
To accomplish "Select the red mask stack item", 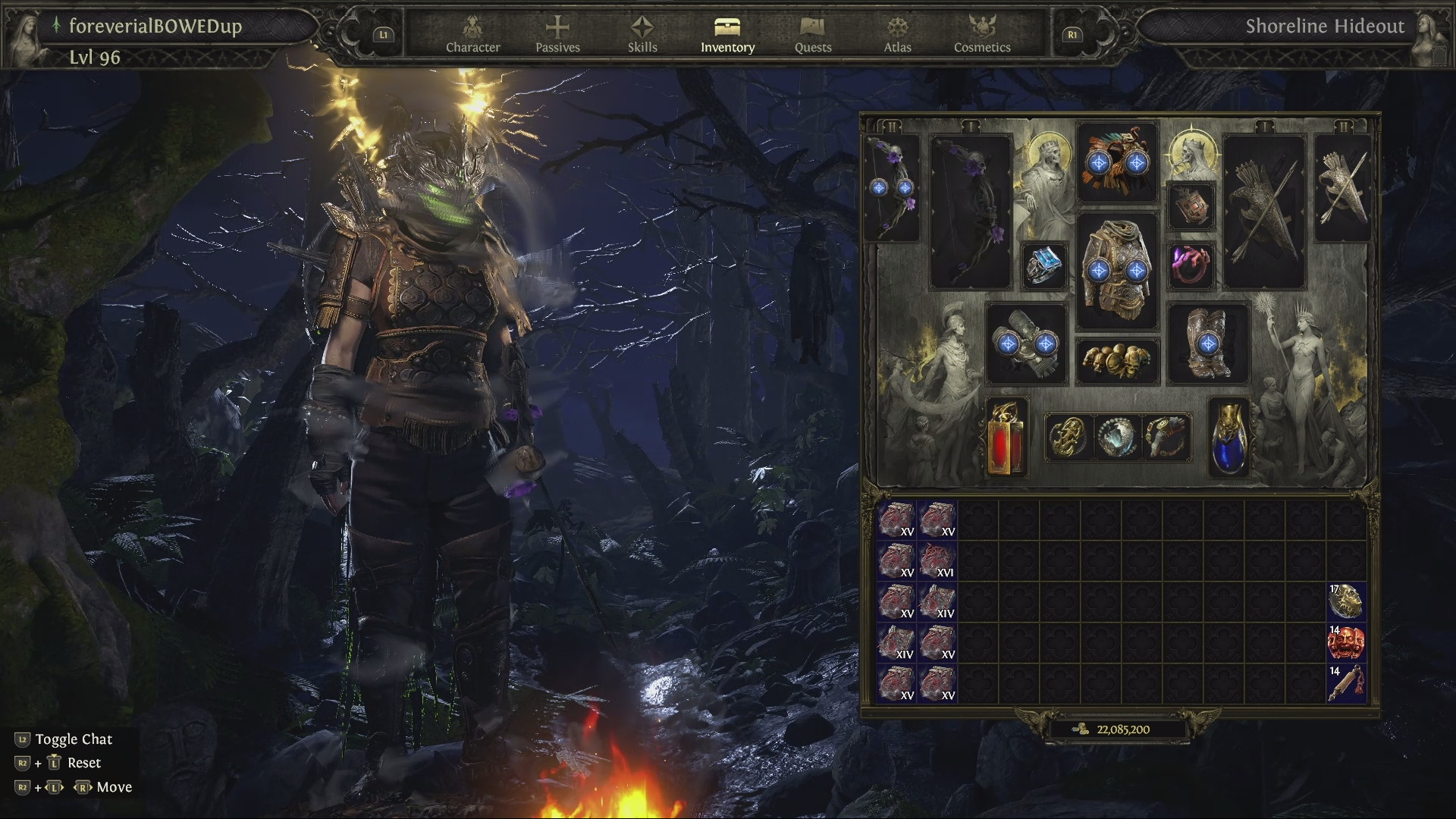I will (1346, 643).
